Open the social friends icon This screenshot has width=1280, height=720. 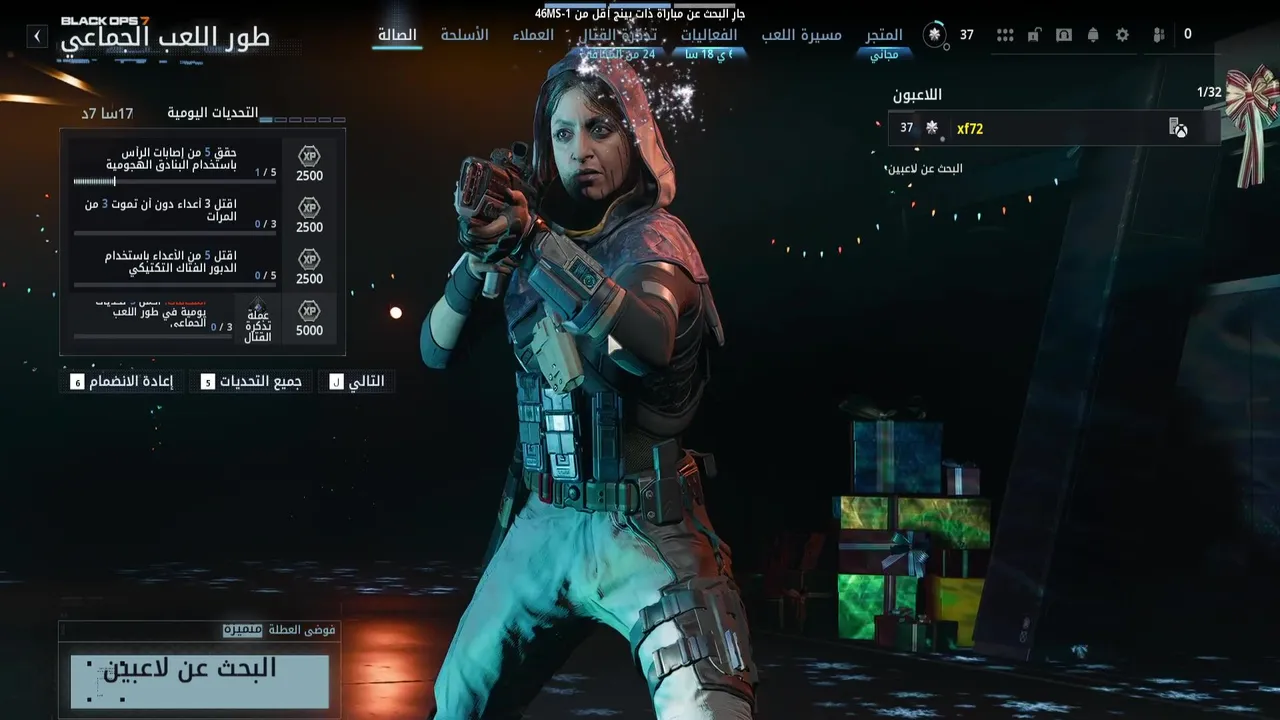click(1159, 35)
